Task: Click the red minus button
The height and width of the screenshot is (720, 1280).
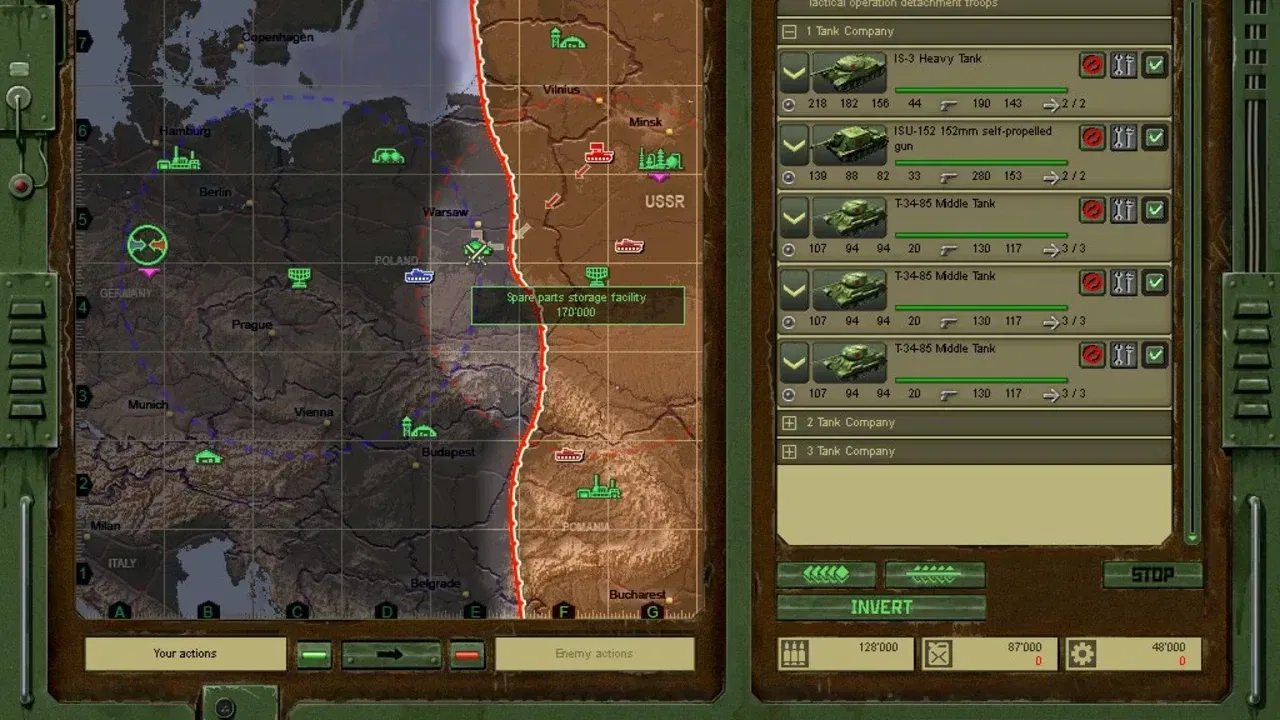Action: 467,655
